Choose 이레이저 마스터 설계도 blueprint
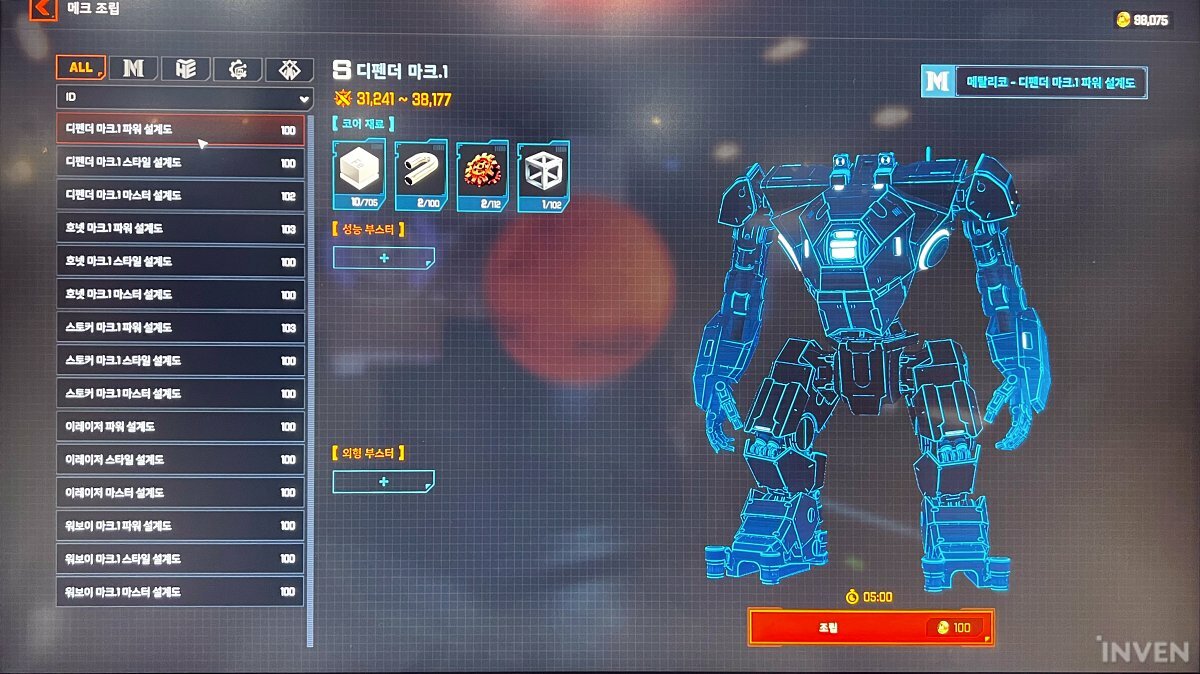Screen dimensions: 1200x674 click(x=180, y=493)
